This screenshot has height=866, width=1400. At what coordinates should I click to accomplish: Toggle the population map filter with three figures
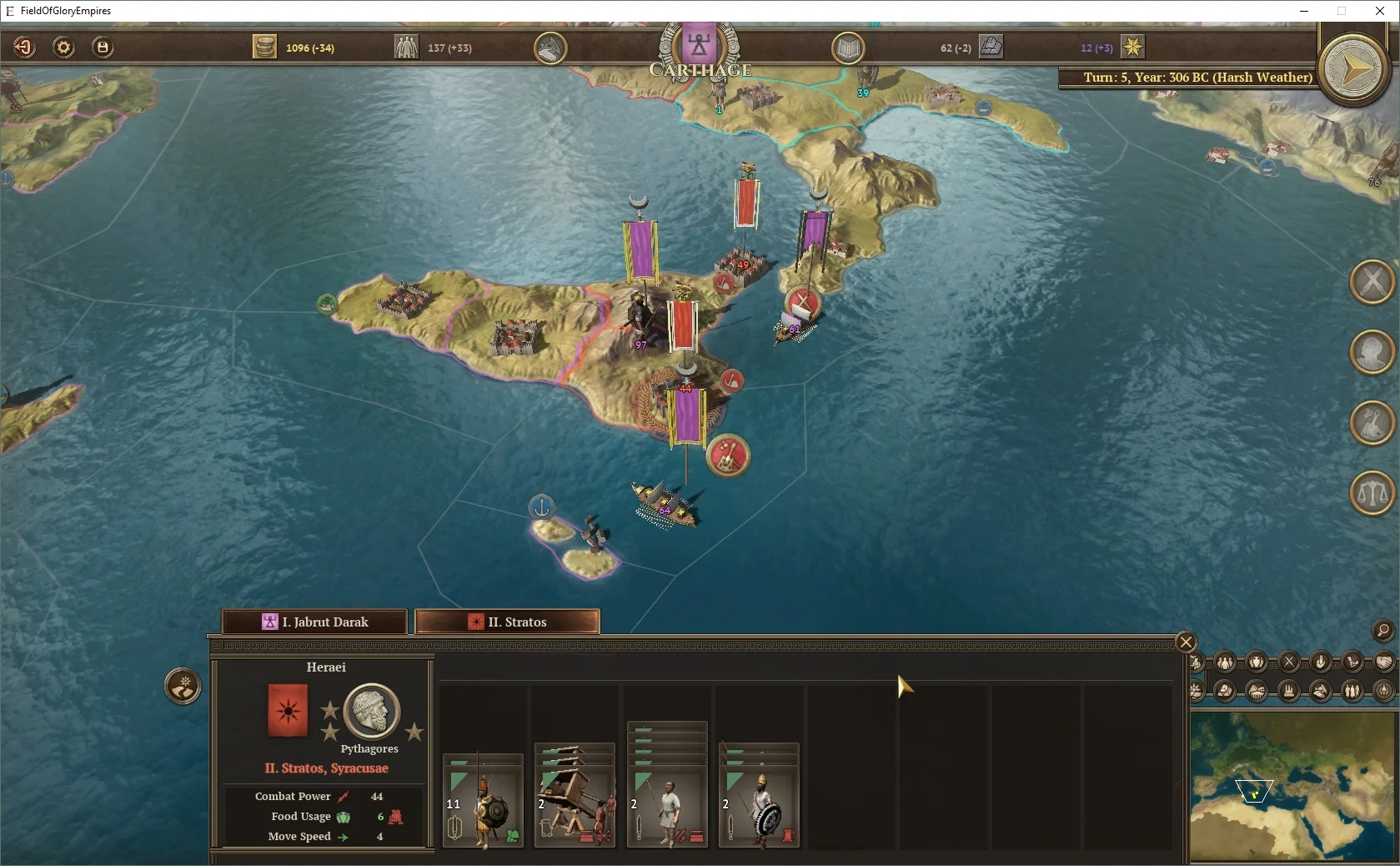(x=1223, y=663)
